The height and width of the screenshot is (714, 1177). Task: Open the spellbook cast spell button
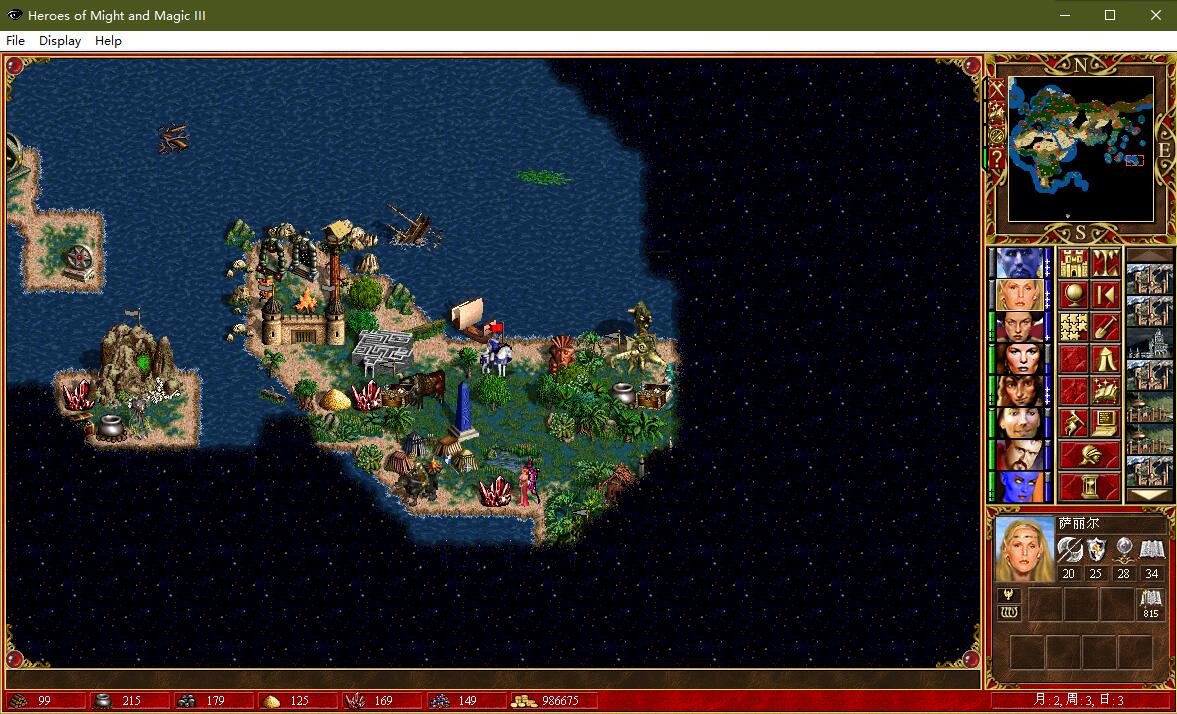tap(1105, 391)
